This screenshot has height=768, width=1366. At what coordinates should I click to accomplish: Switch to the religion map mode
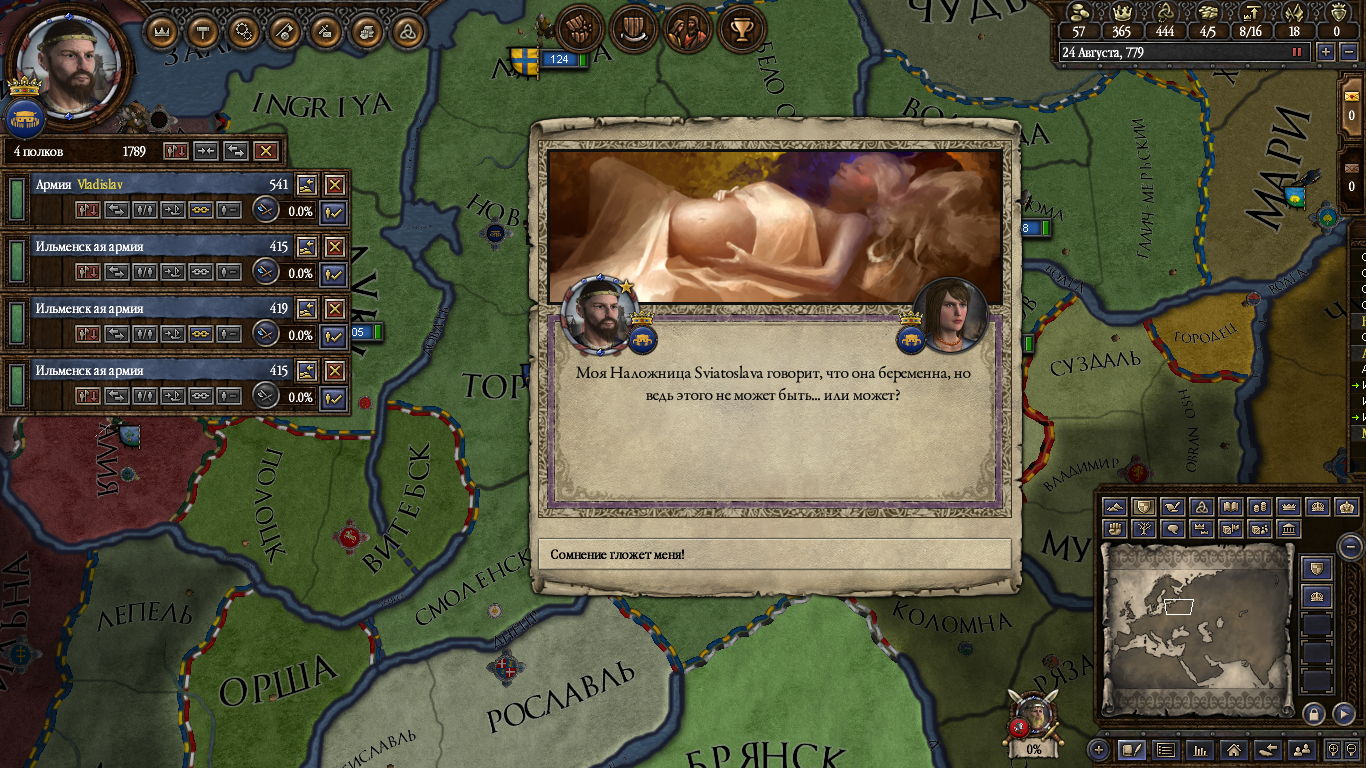(1203, 507)
